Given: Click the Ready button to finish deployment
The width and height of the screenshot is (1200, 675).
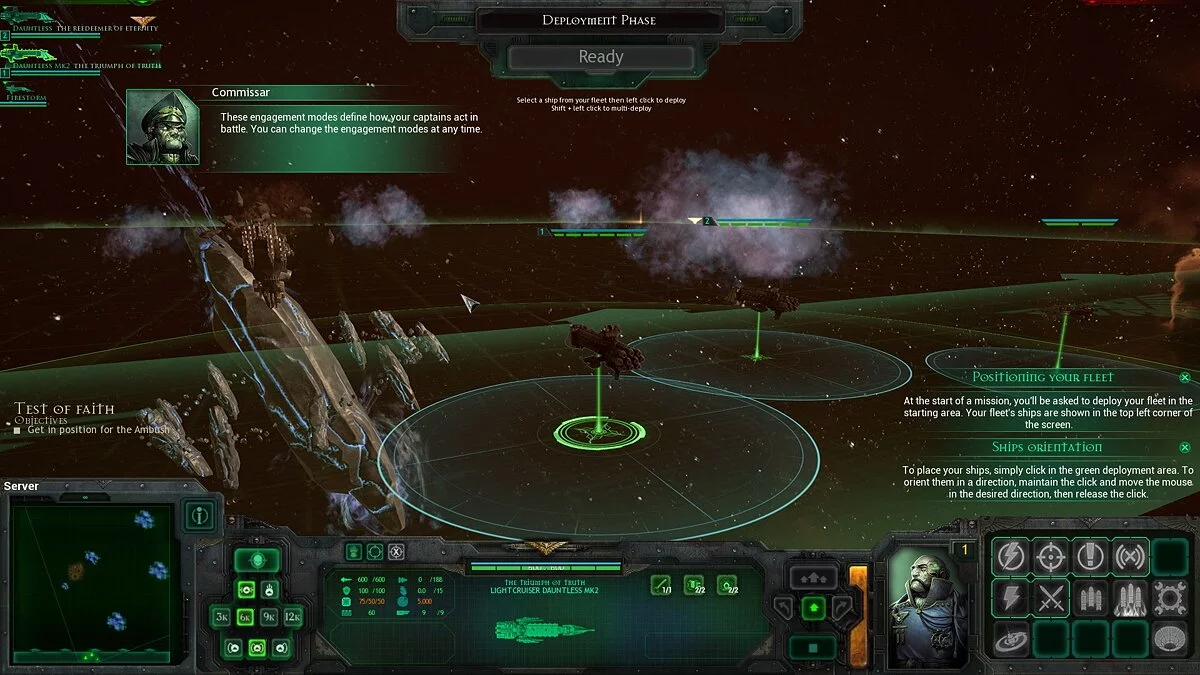Looking at the screenshot, I should coord(600,57).
